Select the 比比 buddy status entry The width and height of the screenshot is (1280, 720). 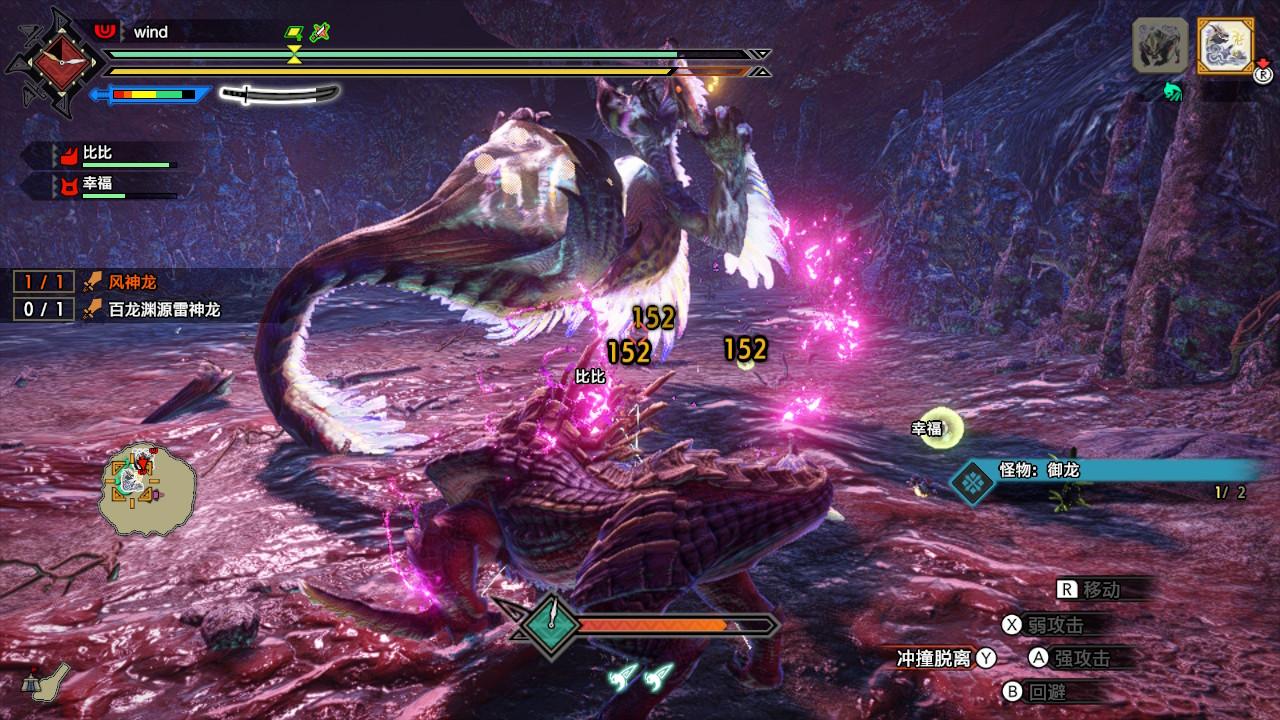[98, 154]
